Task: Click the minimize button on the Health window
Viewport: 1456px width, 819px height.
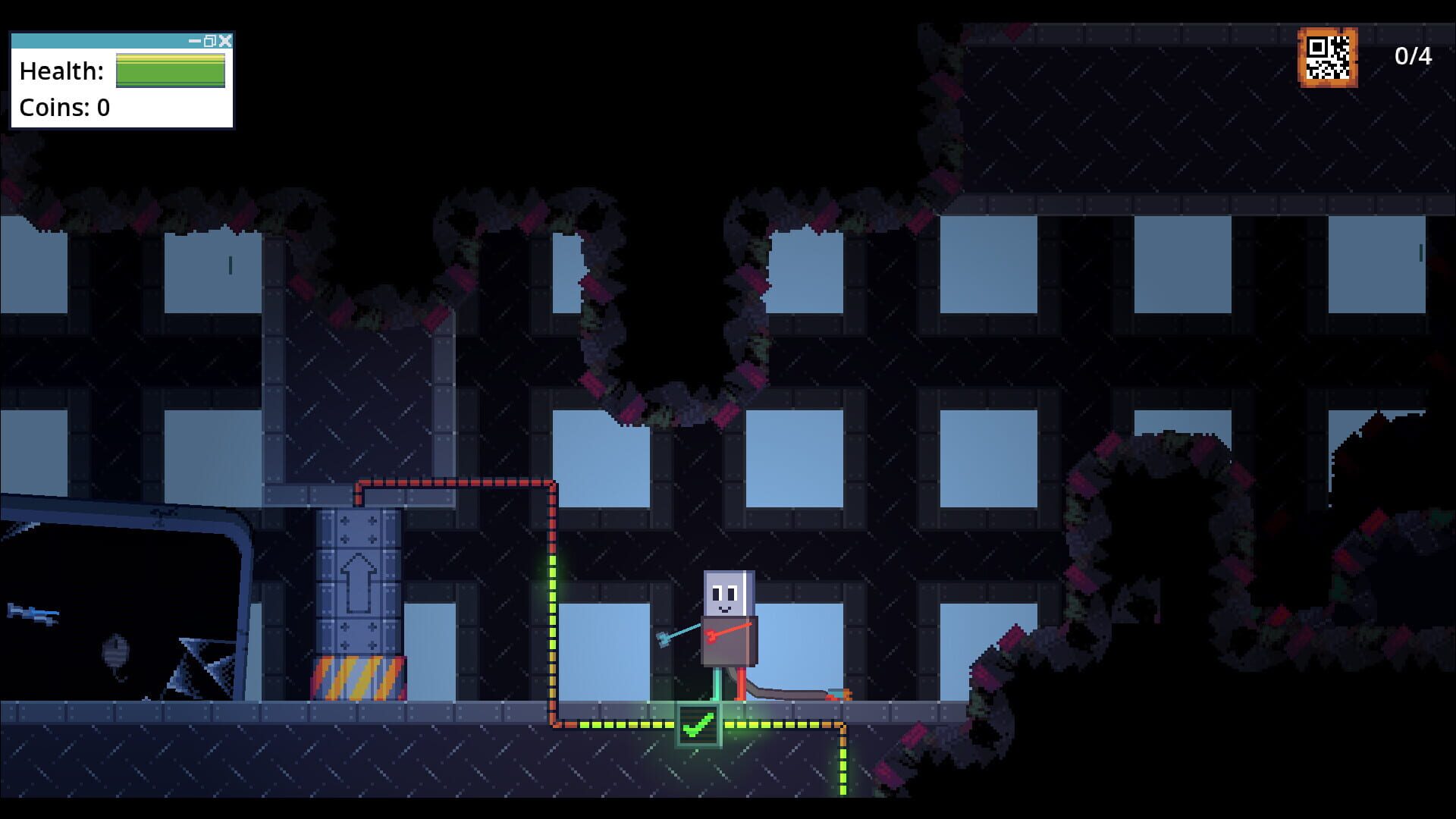Action: click(194, 42)
